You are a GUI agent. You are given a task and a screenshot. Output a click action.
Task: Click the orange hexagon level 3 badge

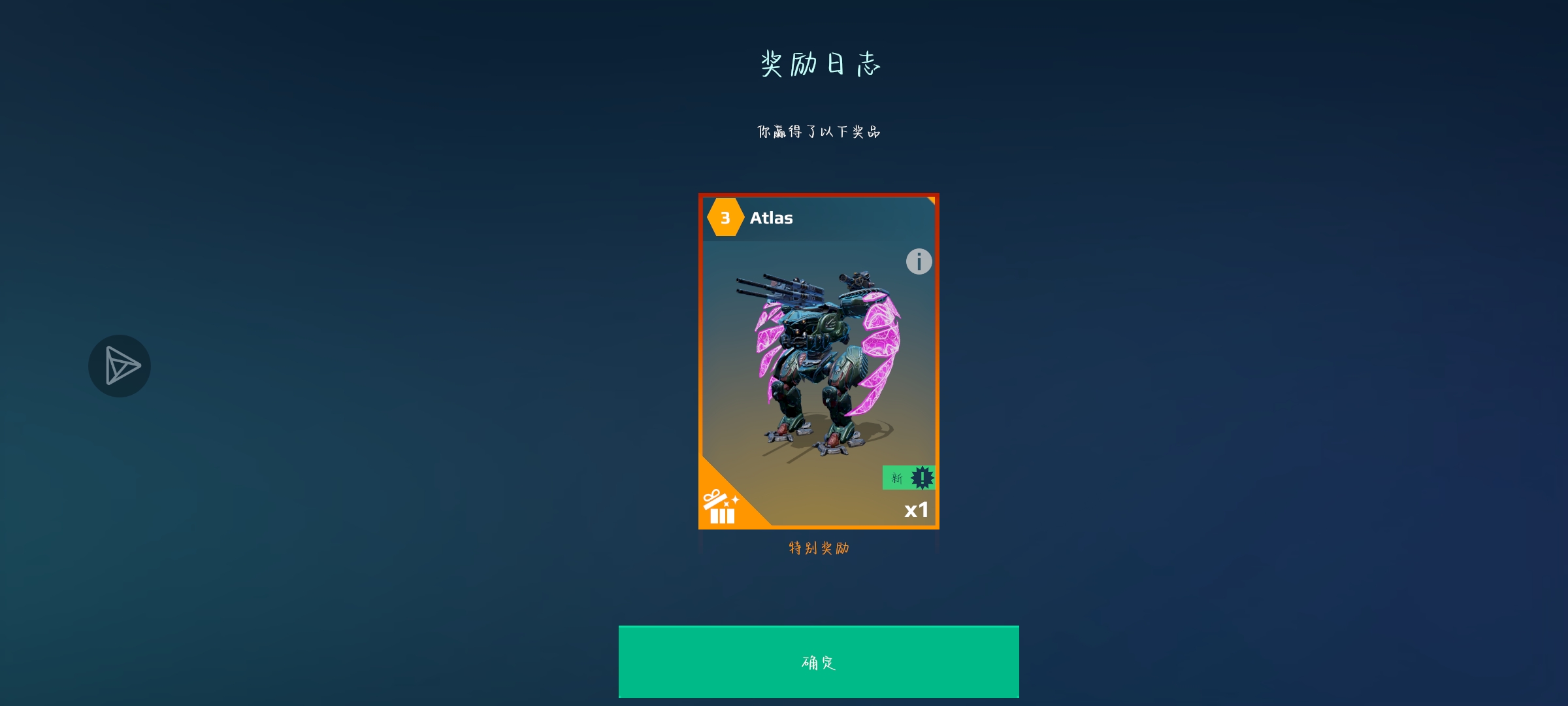pos(725,218)
